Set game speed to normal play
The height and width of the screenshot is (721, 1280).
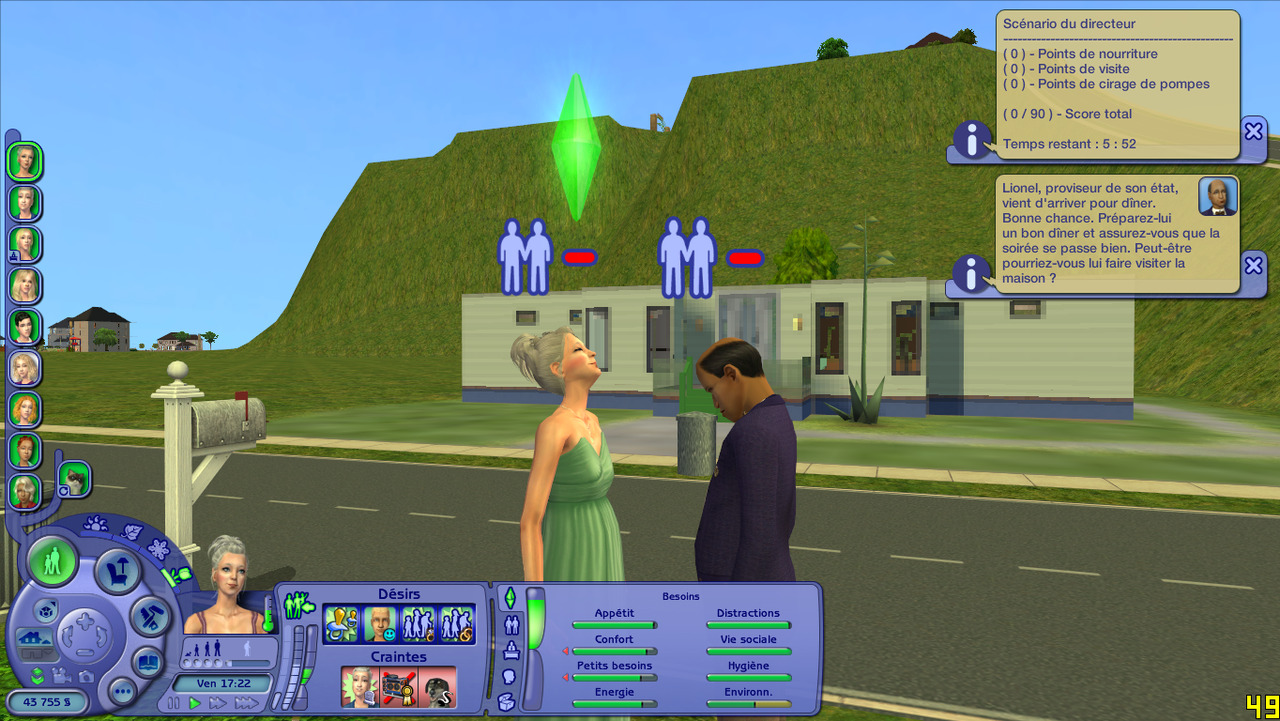[x=195, y=703]
